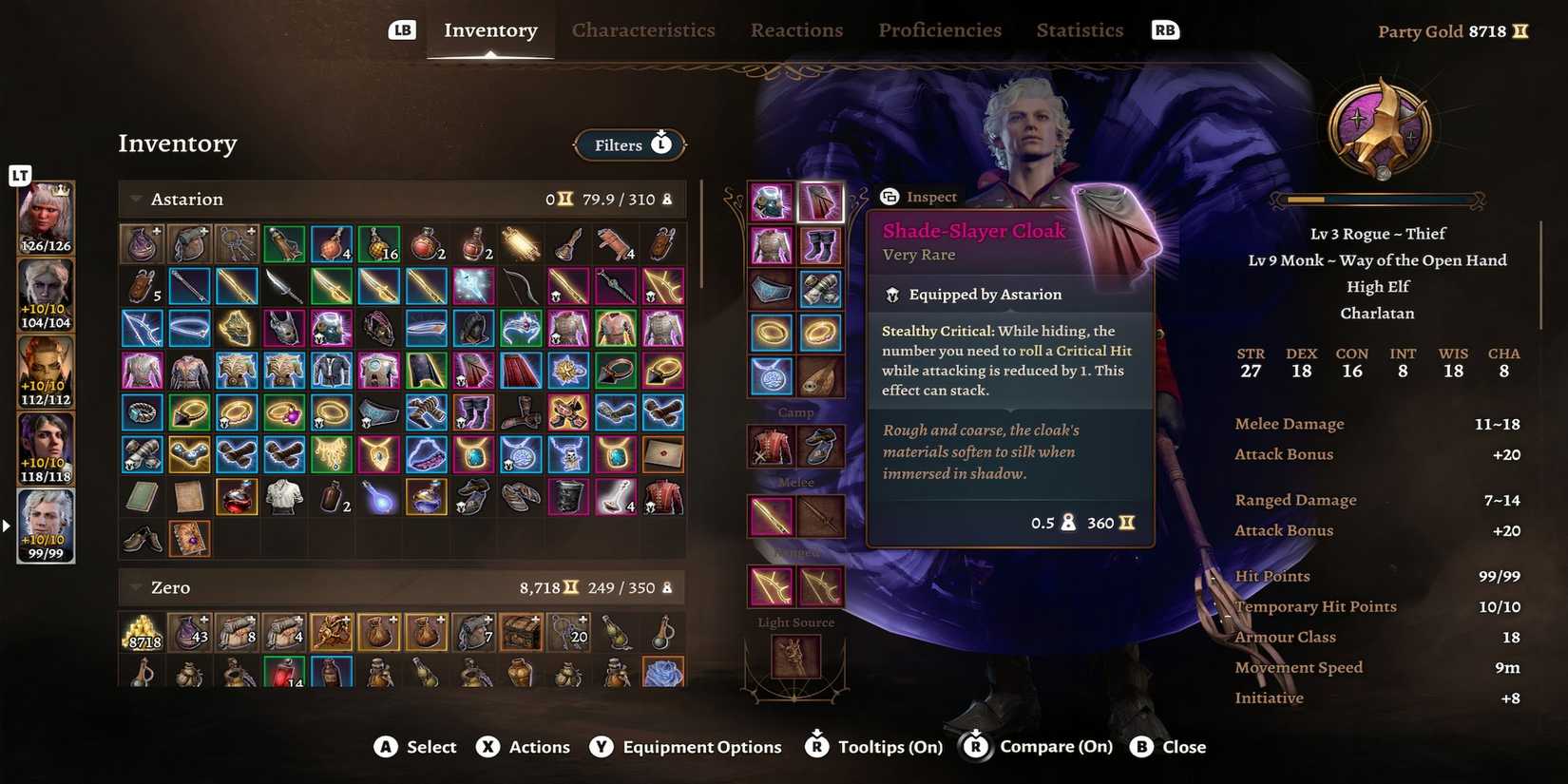
Task: Choose the party member with 104/104 HP
Action: pos(46,295)
